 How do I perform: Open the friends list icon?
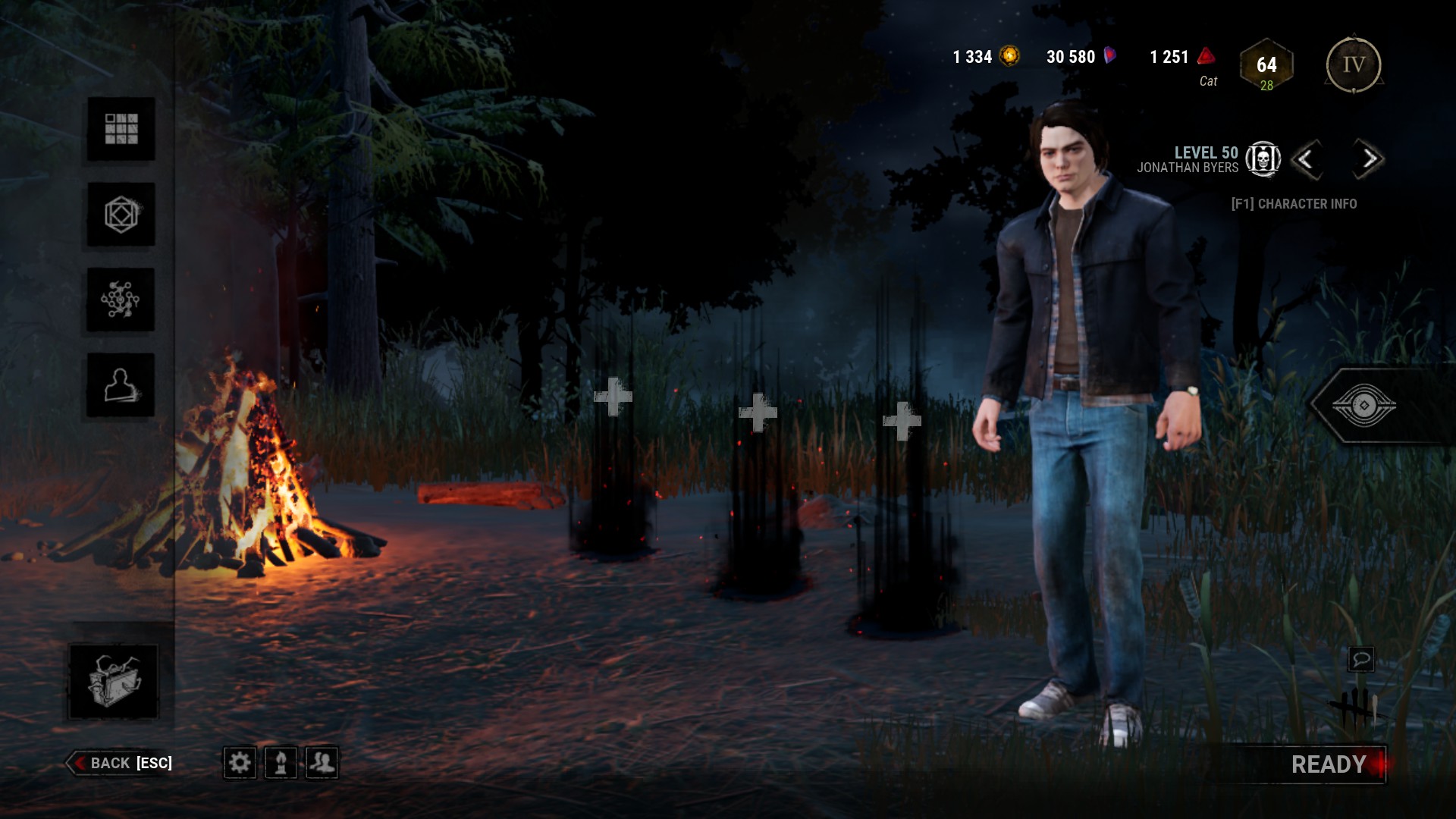pos(322,762)
